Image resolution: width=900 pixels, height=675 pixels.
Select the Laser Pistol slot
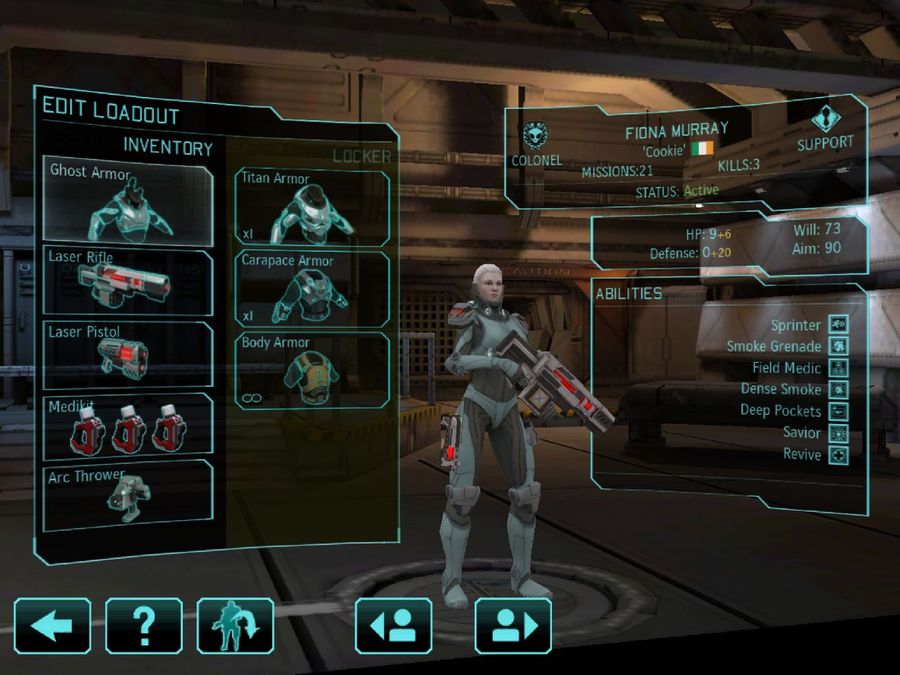pos(128,354)
